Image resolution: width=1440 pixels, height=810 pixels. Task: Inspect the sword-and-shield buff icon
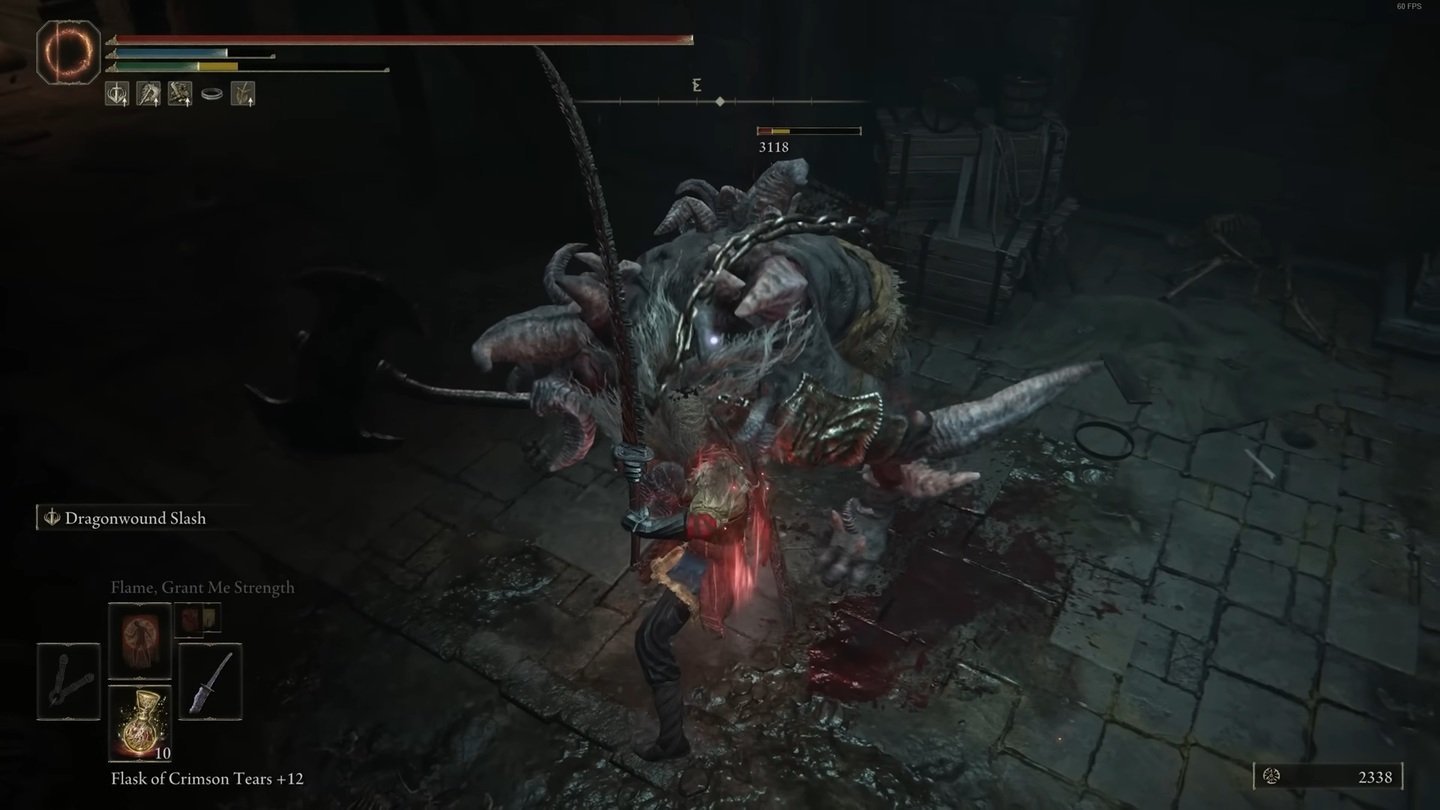117,94
